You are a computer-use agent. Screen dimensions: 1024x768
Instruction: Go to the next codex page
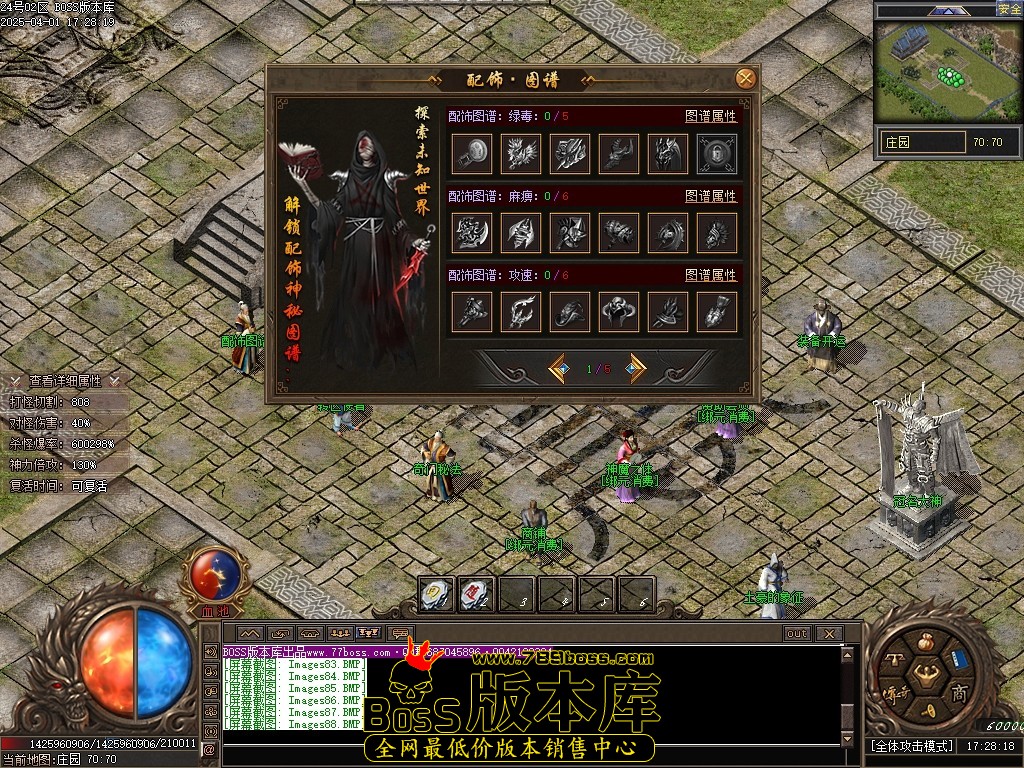[633, 369]
